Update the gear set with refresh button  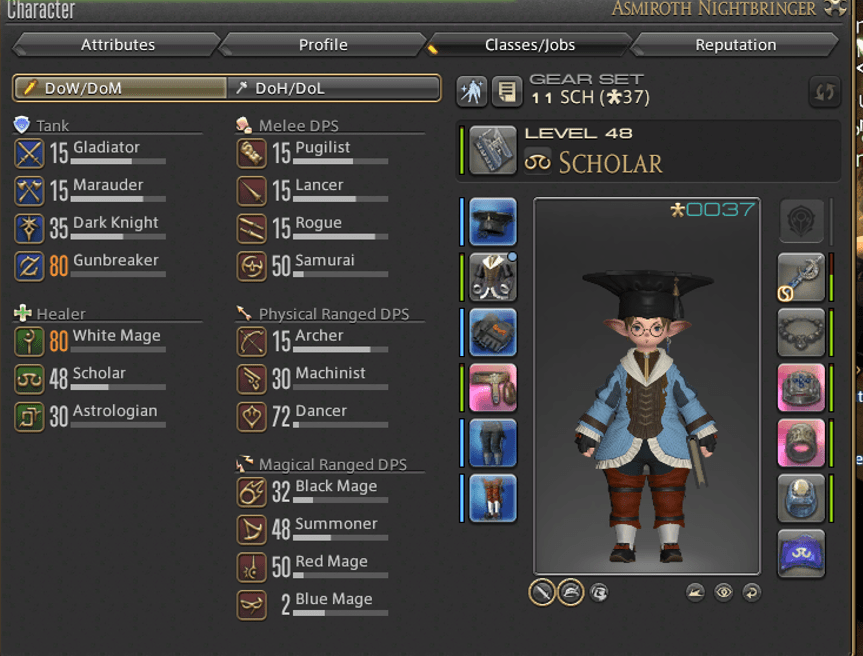[x=824, y=92]
